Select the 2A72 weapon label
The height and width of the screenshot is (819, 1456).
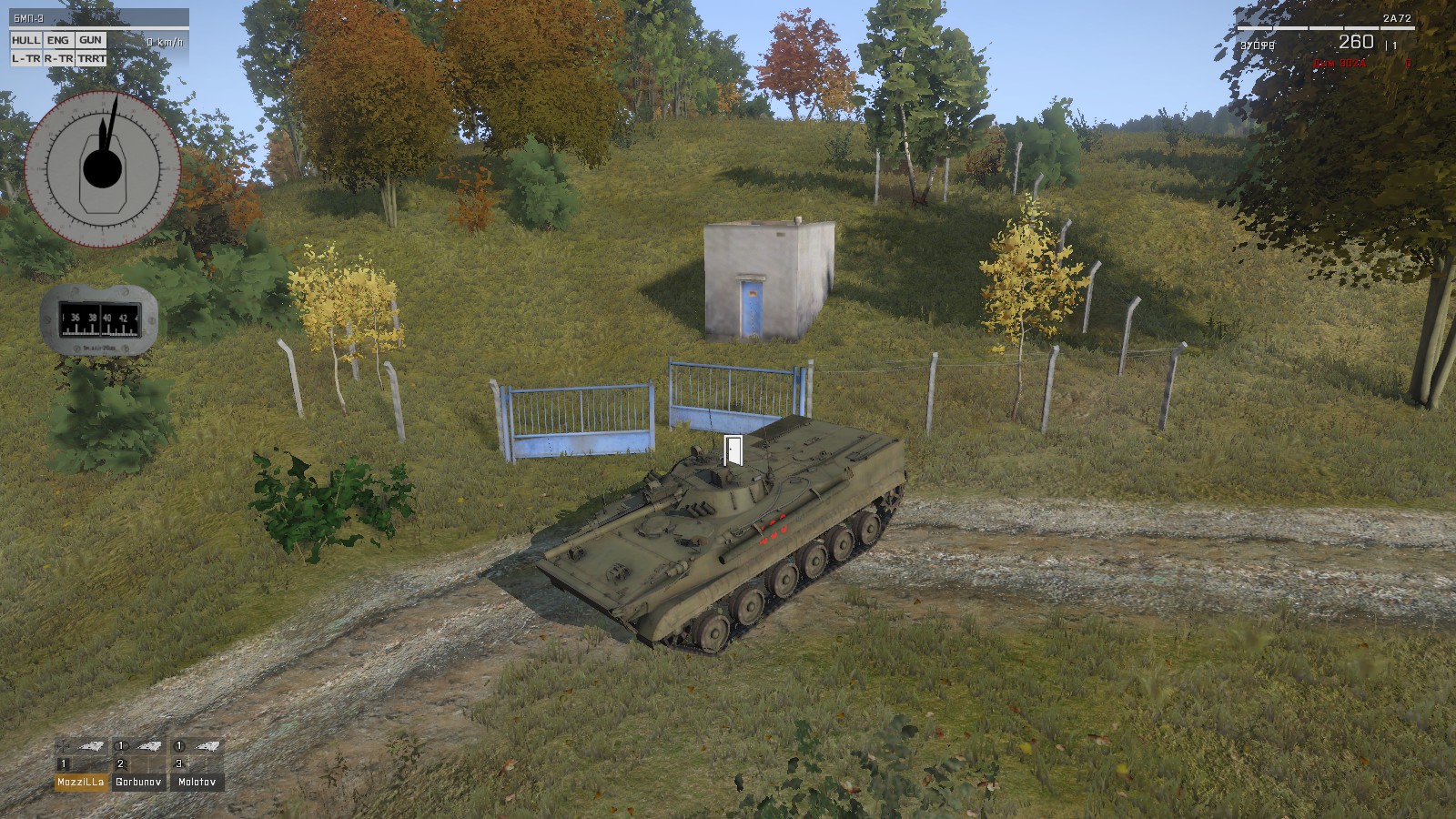1399,18
